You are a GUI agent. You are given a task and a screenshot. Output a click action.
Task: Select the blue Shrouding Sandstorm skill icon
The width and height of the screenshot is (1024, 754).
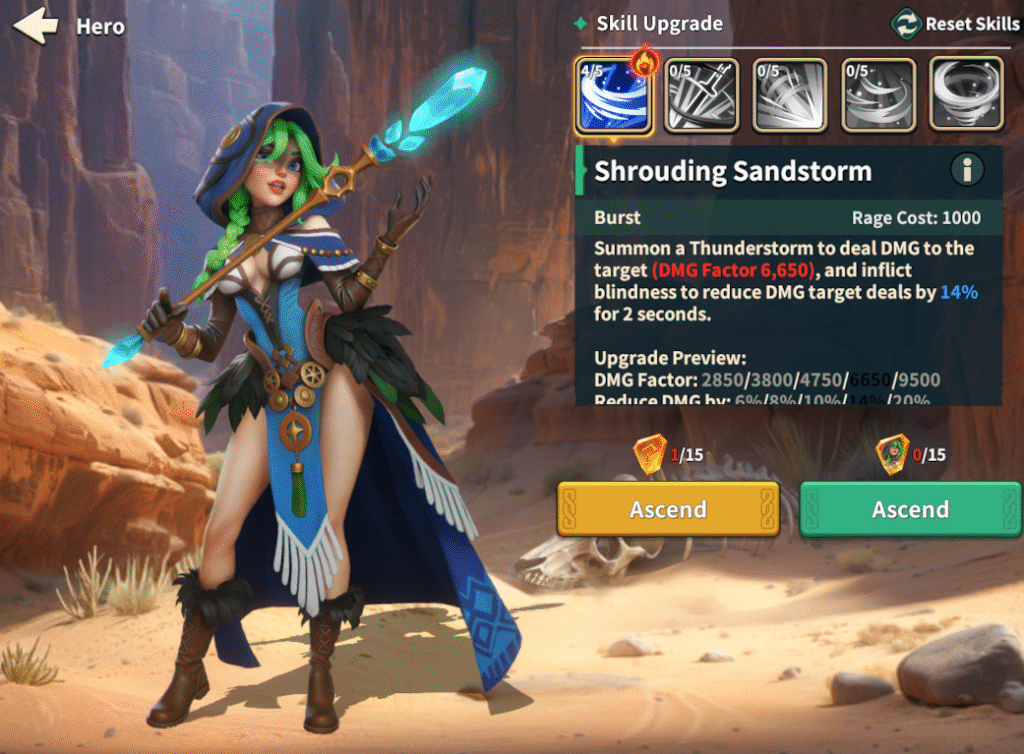(x=614, y=96)
